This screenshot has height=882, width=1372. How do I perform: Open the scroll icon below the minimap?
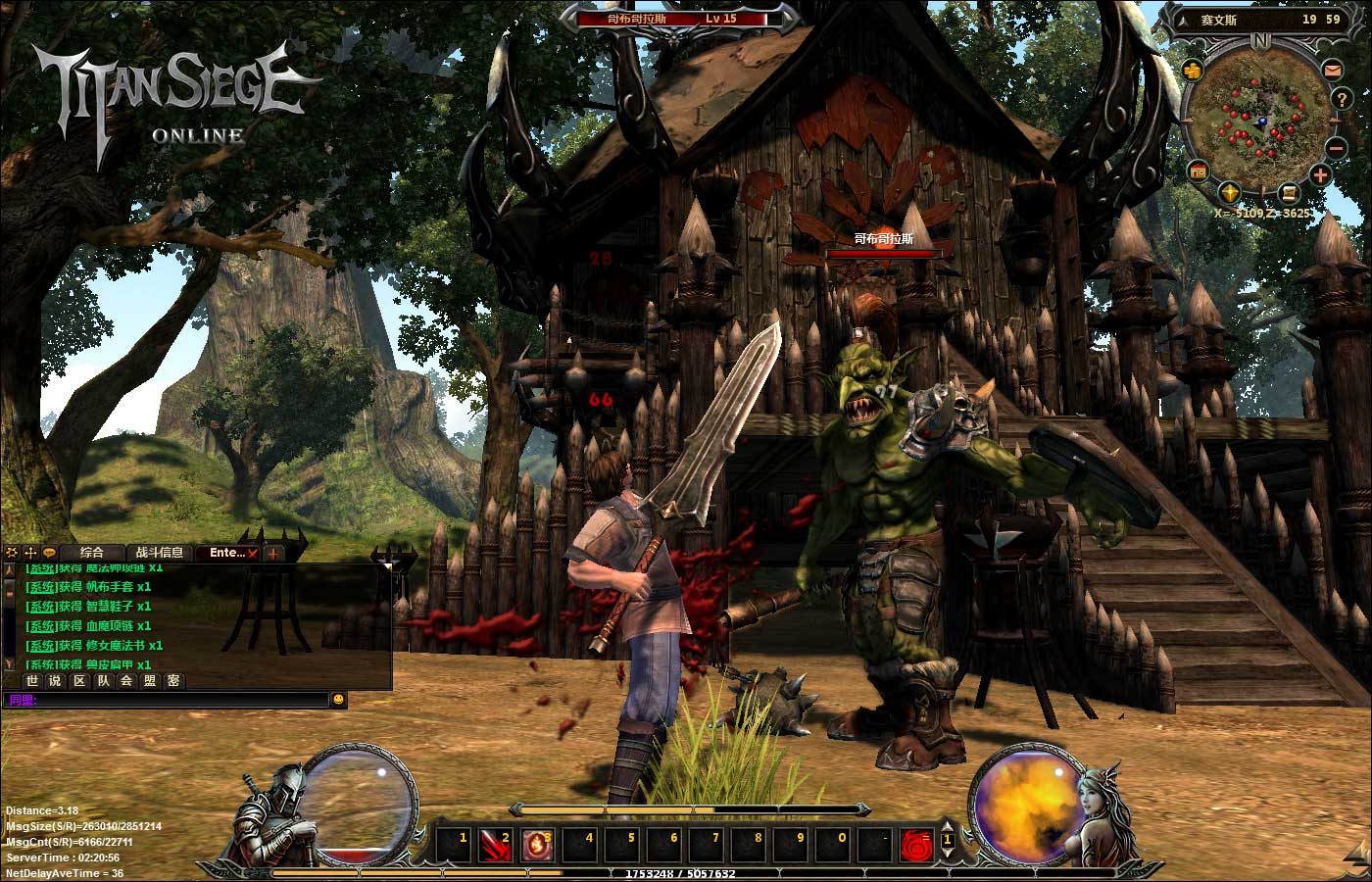click(1290, 192)
